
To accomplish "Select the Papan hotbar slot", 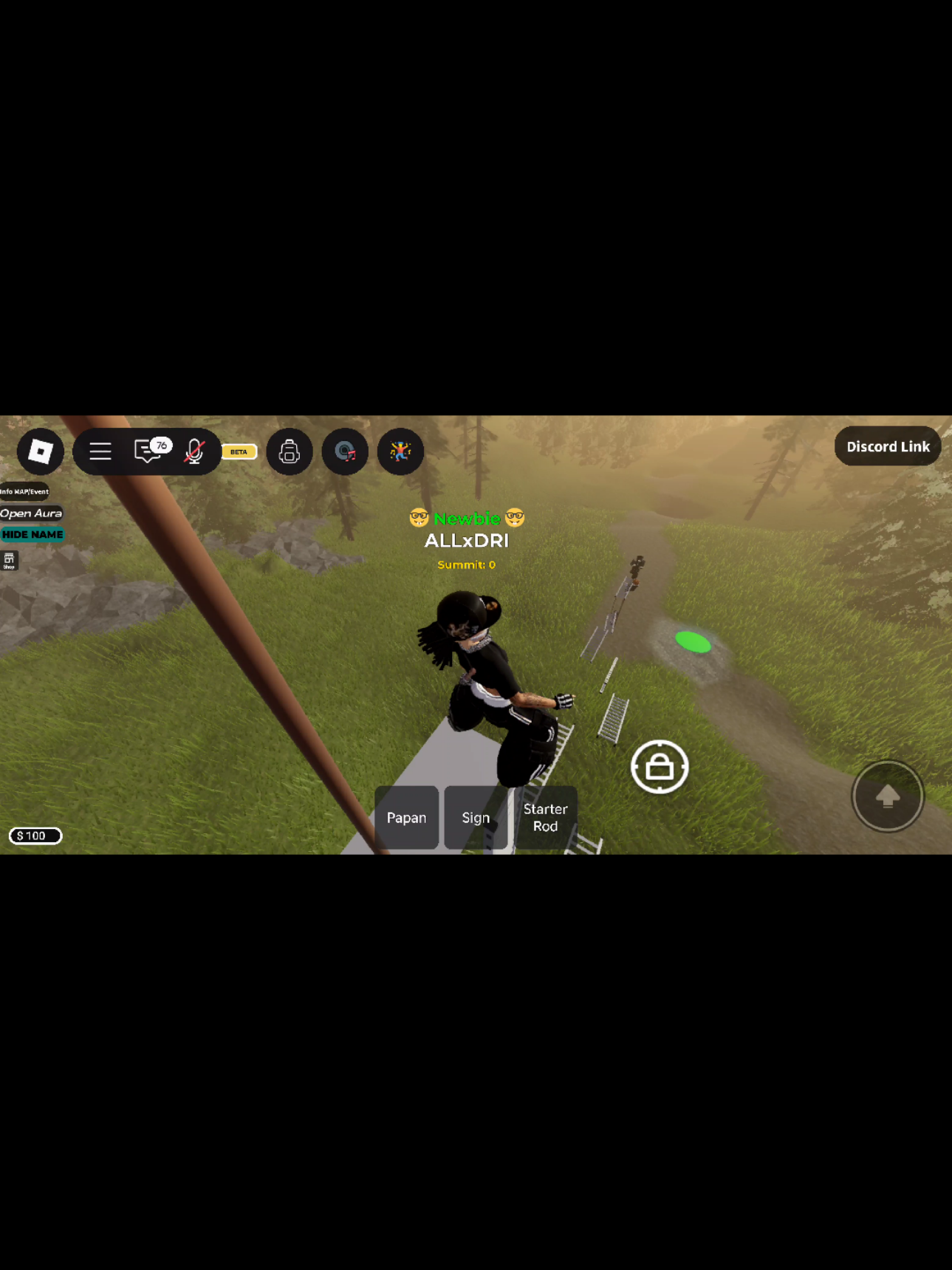I will pyautogui.click(x=407, y=818).
